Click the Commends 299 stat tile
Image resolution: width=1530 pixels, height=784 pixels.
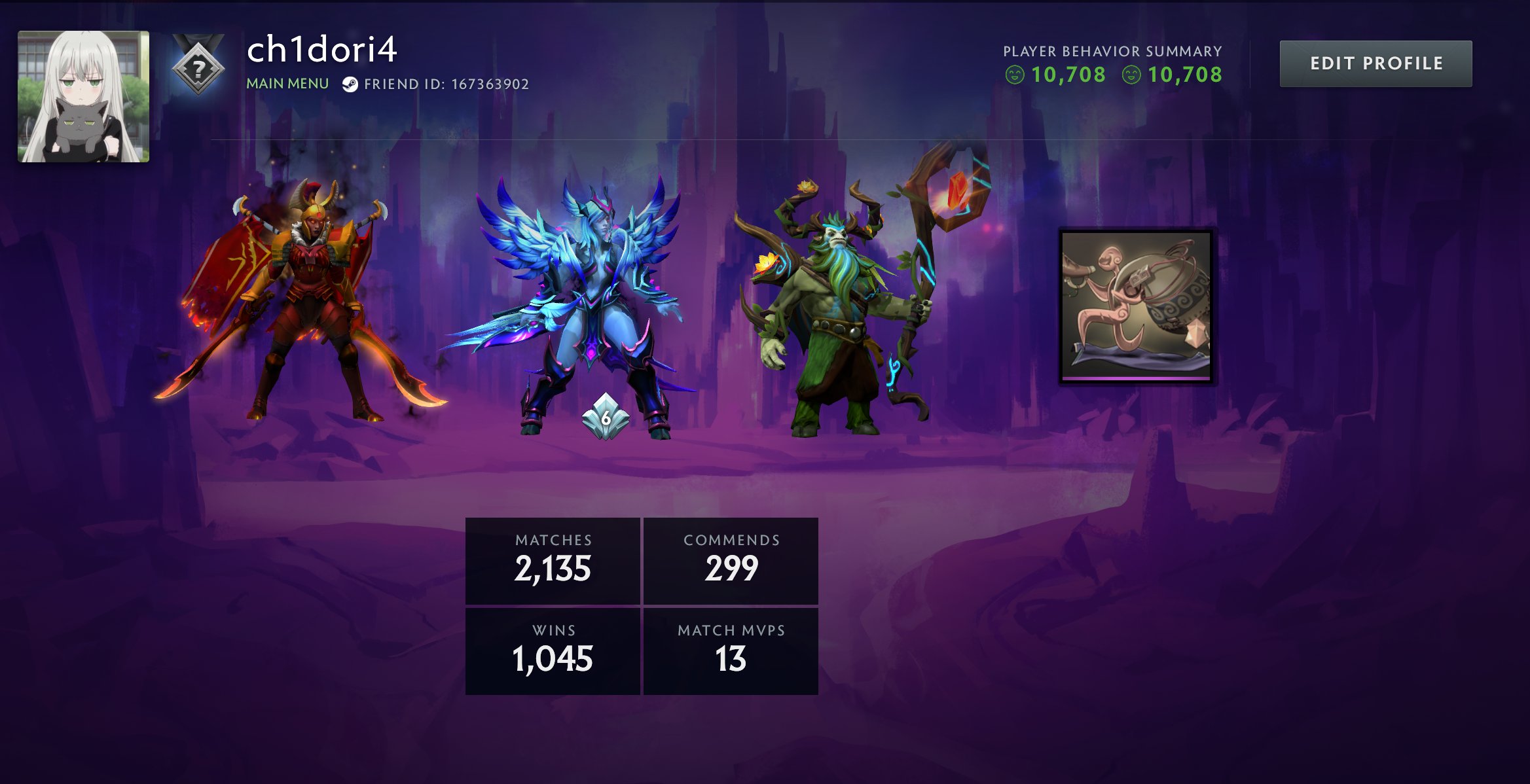[x=731, y=560]
